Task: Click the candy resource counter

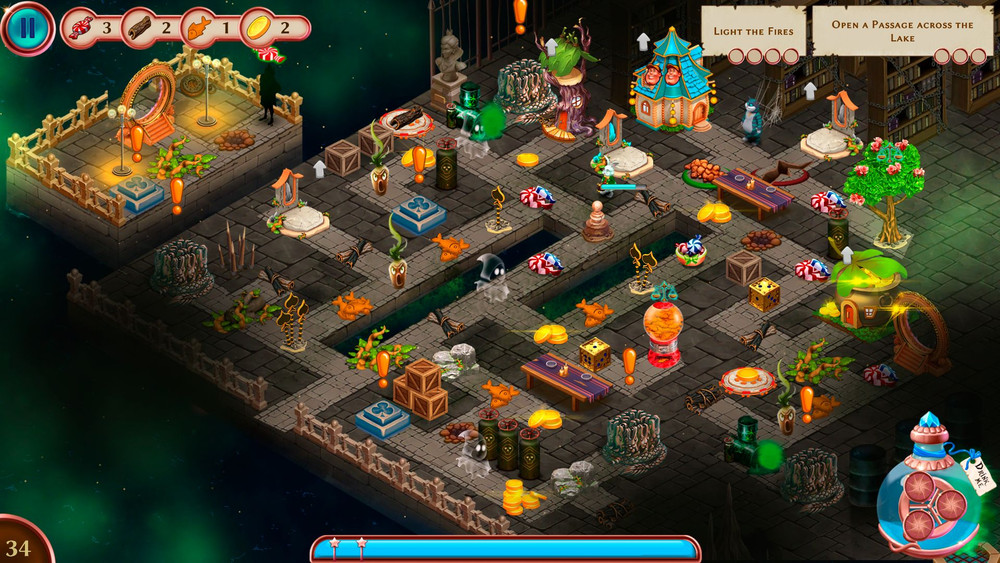Action: 90,28
